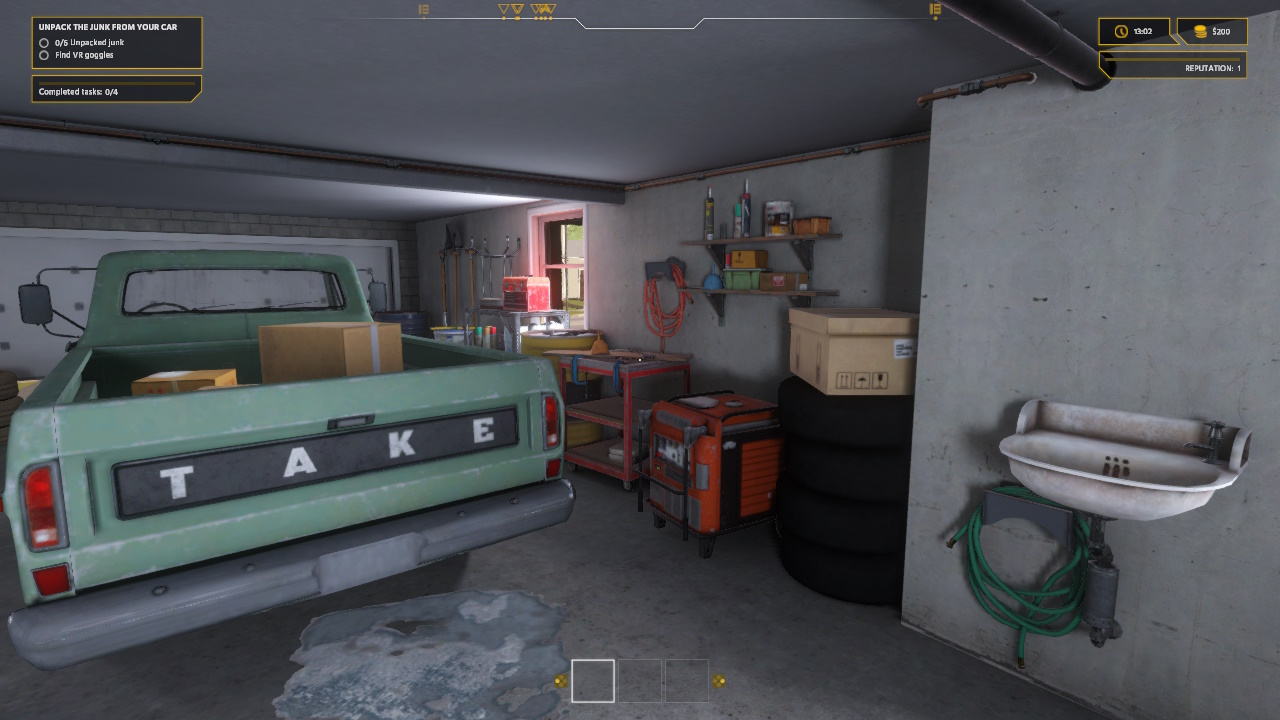The image size is (1280, 720).
Task: Click the yellow button cluster right of the hotbar
Action: 718,682
